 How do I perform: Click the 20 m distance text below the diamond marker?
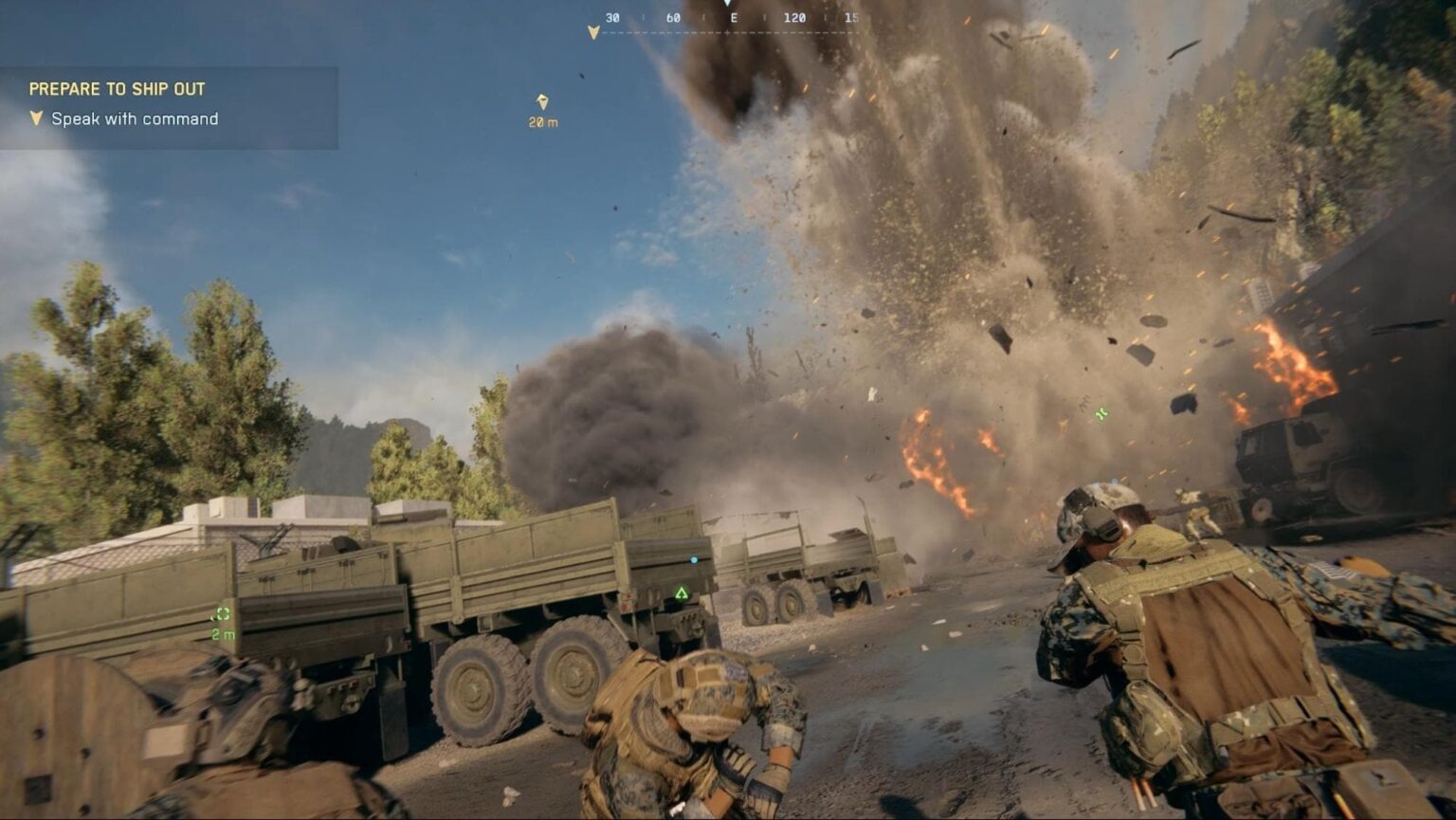tap(541, 121)
